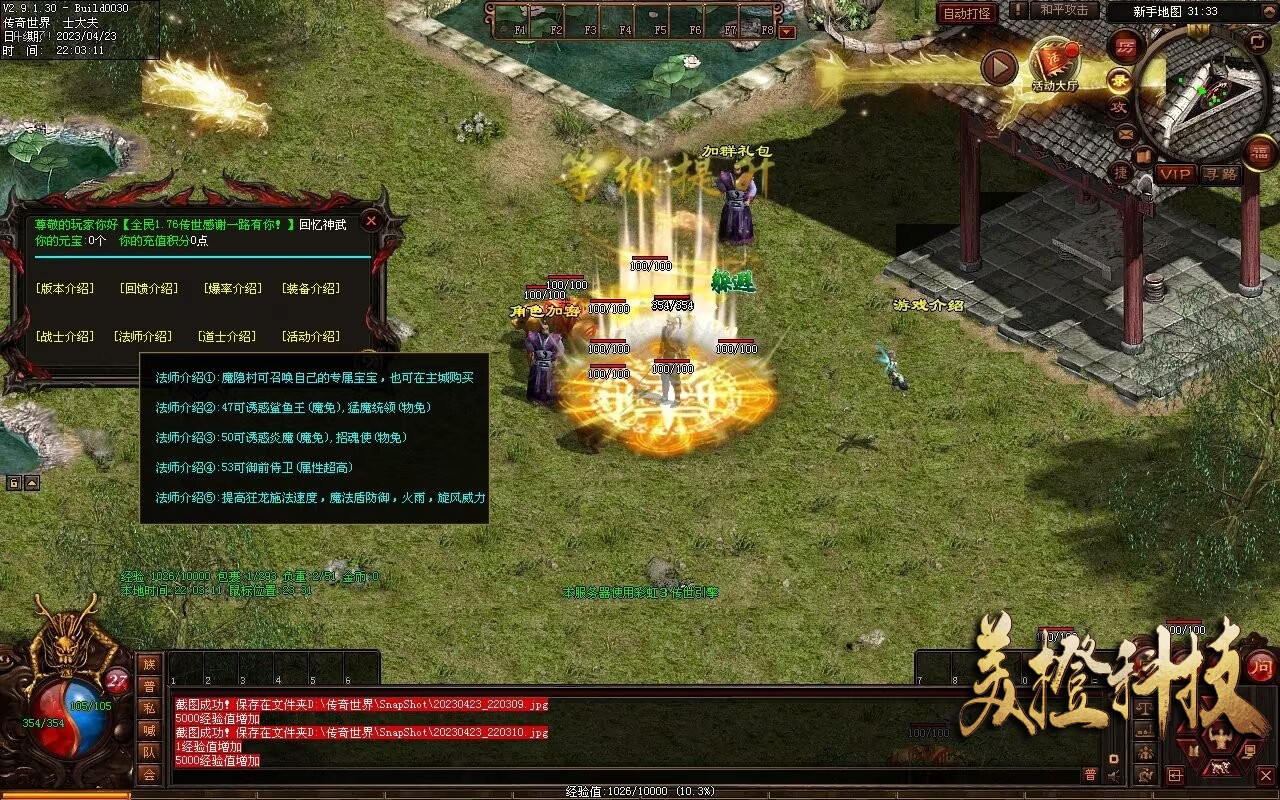Click the X button in bottom-right panel
The image size is (1280, 800).
tap(1265, 775)
